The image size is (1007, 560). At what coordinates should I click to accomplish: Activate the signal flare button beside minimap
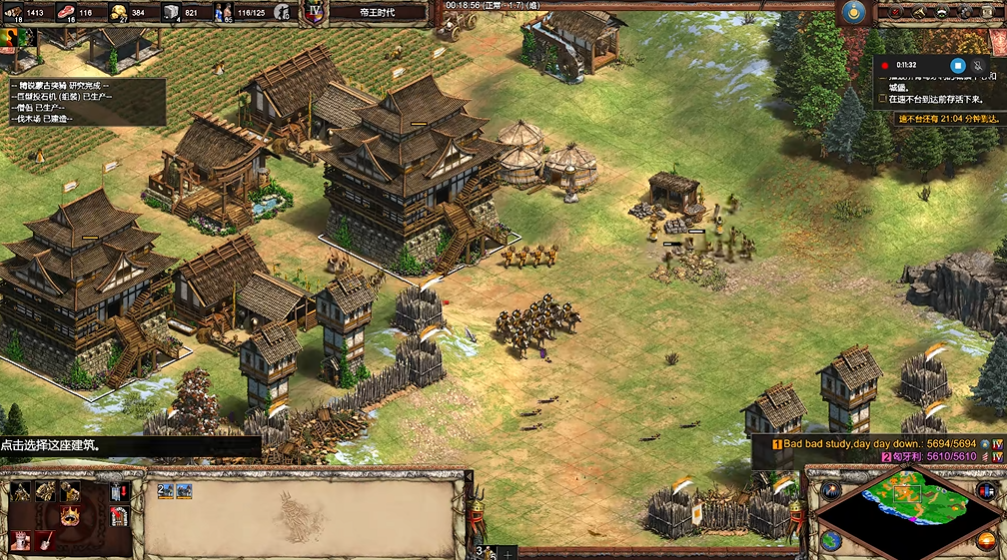[x=830, y=489]
